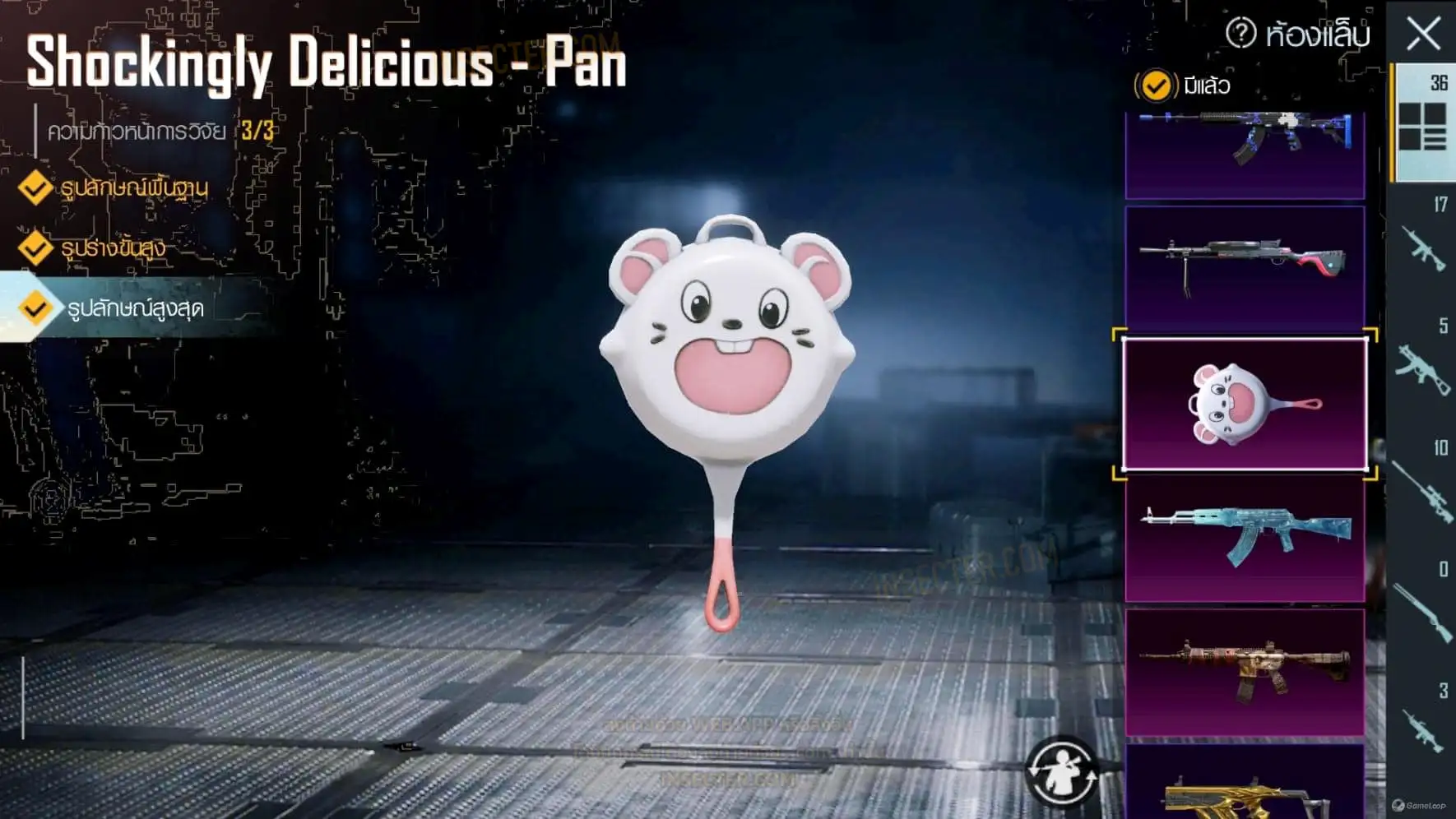Tap the character preview rotate button
The height and width of the screenshot is (819, 1456).
click(1062, 772)
